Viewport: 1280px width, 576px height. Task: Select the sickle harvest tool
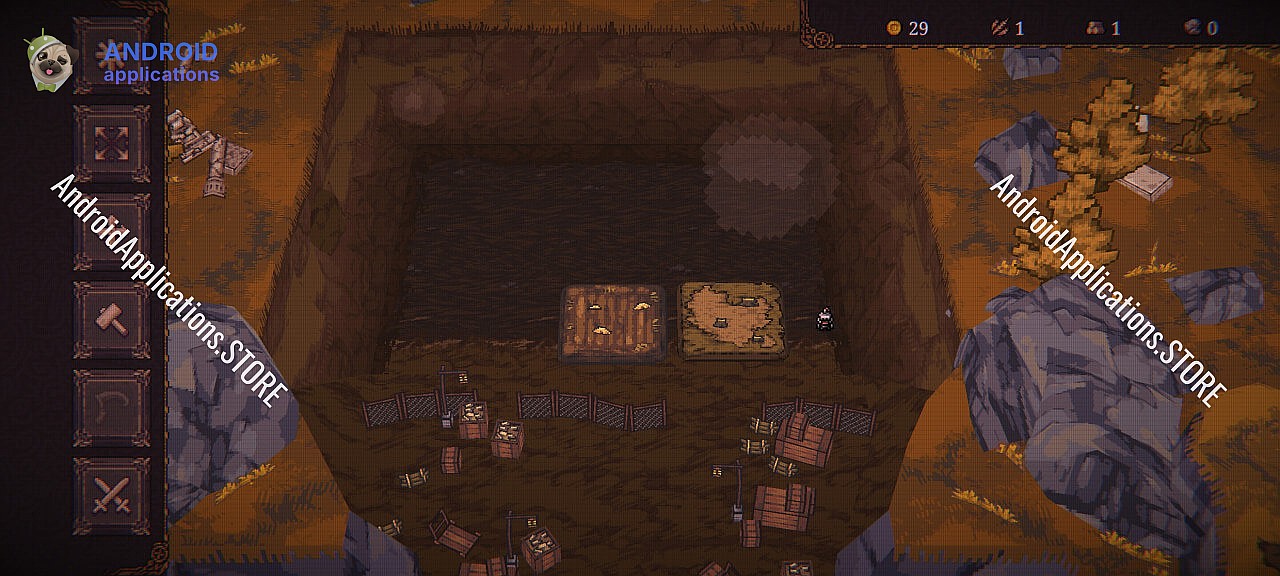click(x=111, y=408)
